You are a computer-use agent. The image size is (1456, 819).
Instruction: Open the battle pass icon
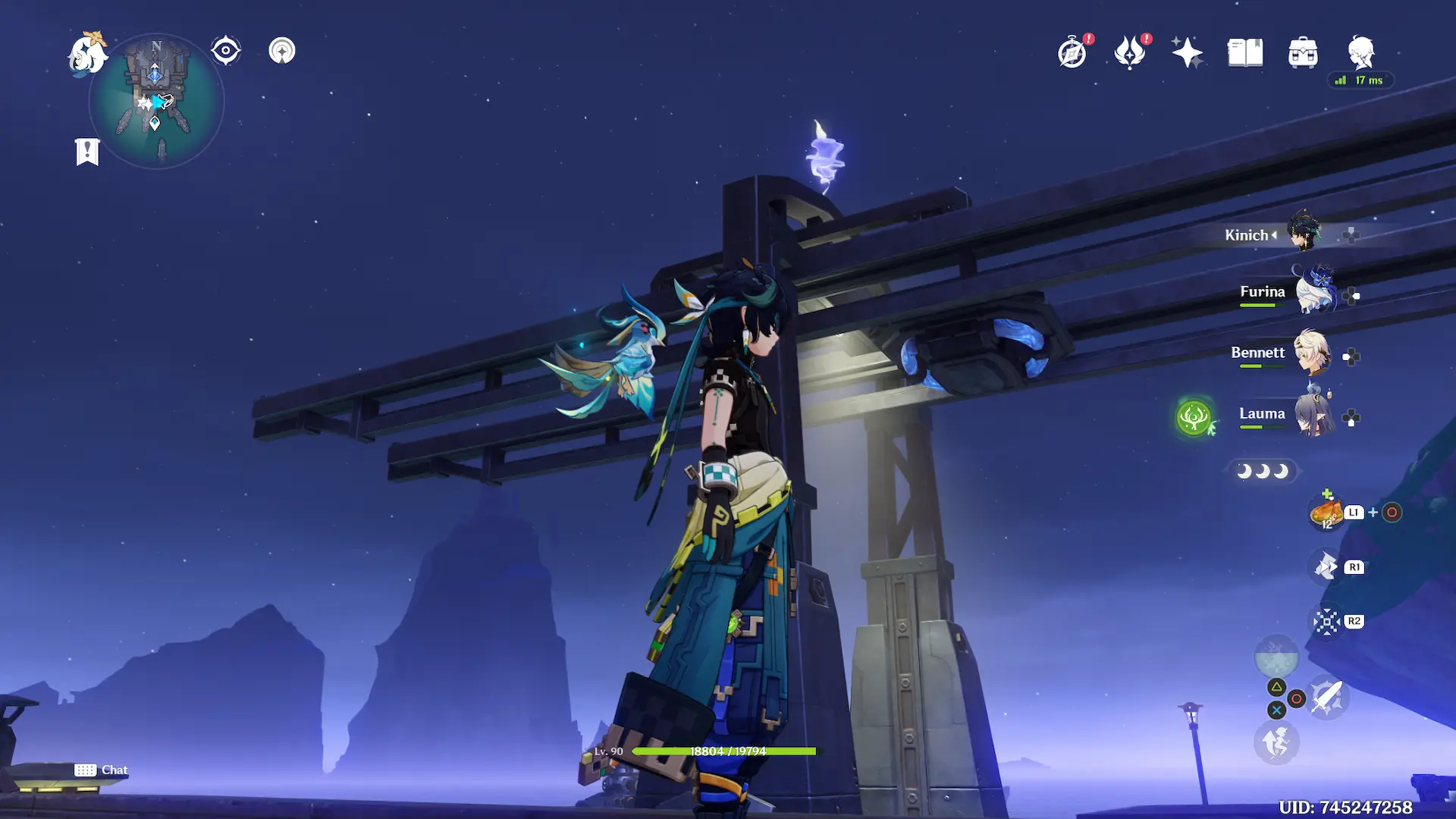[x=1130, y=53]
